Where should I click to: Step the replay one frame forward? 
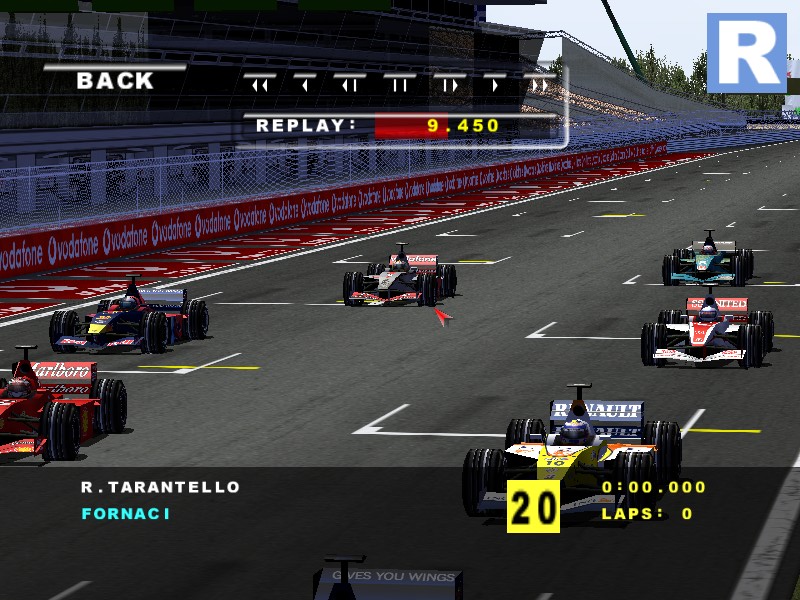click(450, 85)
